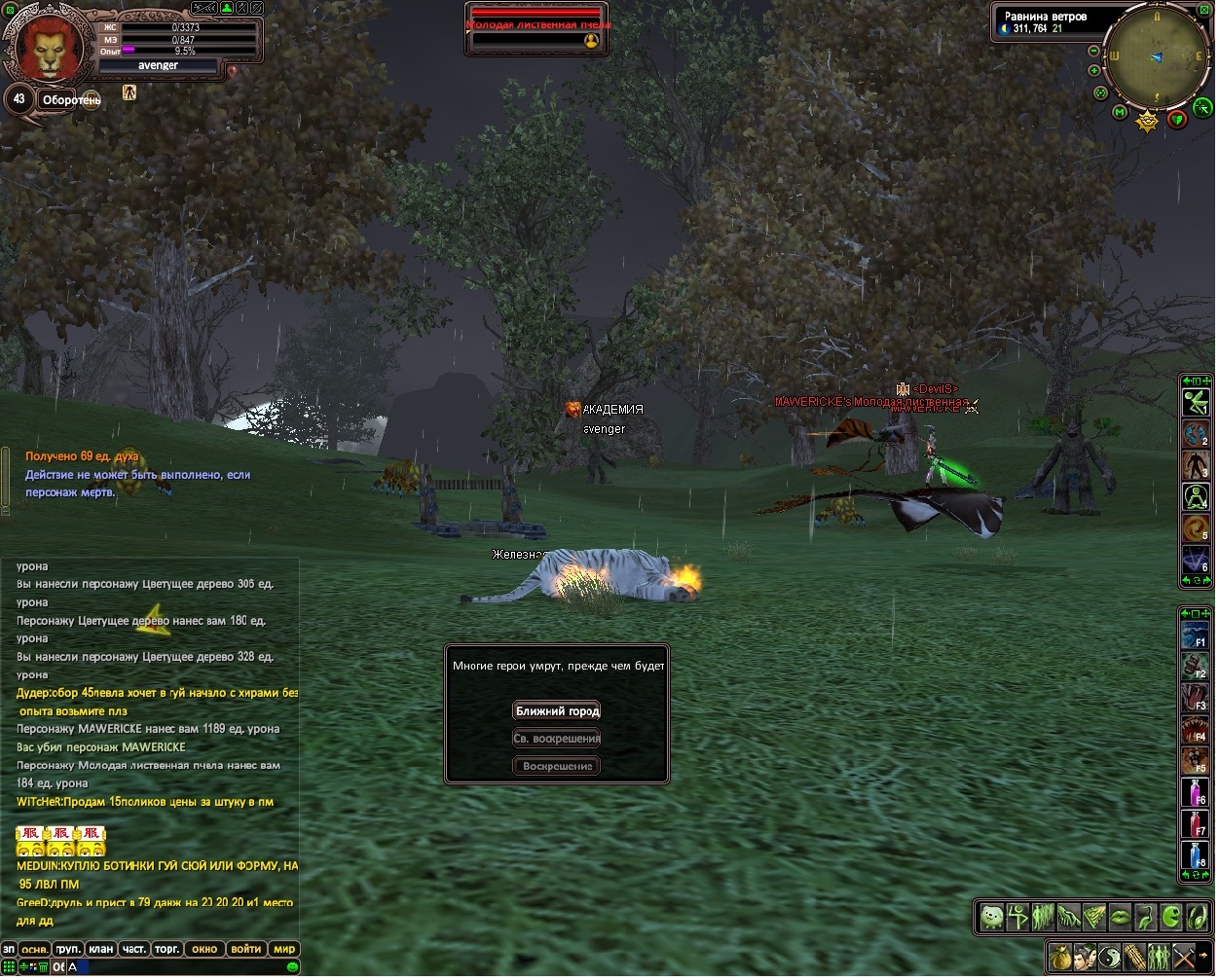Zoom out the minimap with minus button

pos(1093,51)
